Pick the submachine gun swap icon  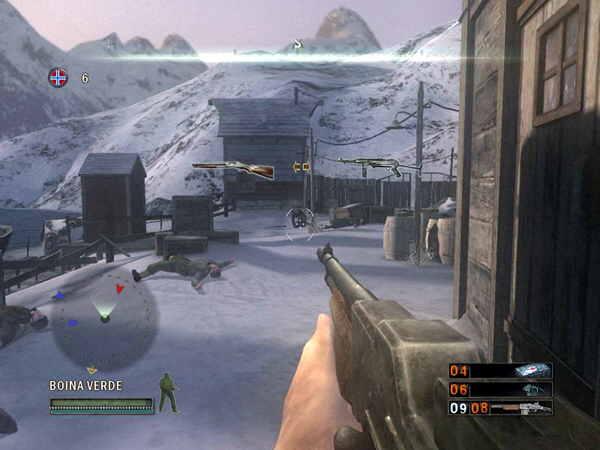(x=368, y=165)
